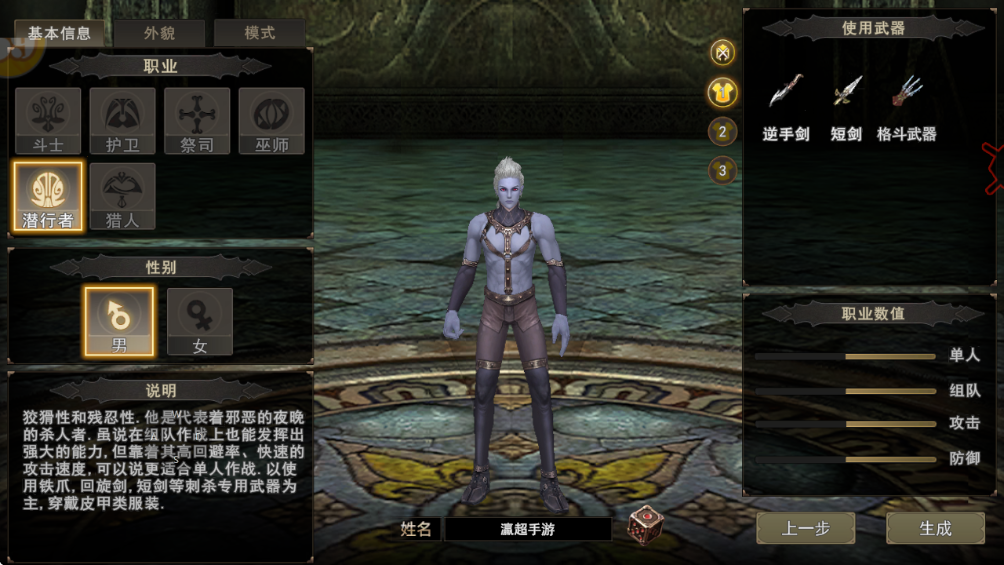Select the 猎人 class
The height and width of the screenshot is (565, 1004).
(x=122, y=196)
